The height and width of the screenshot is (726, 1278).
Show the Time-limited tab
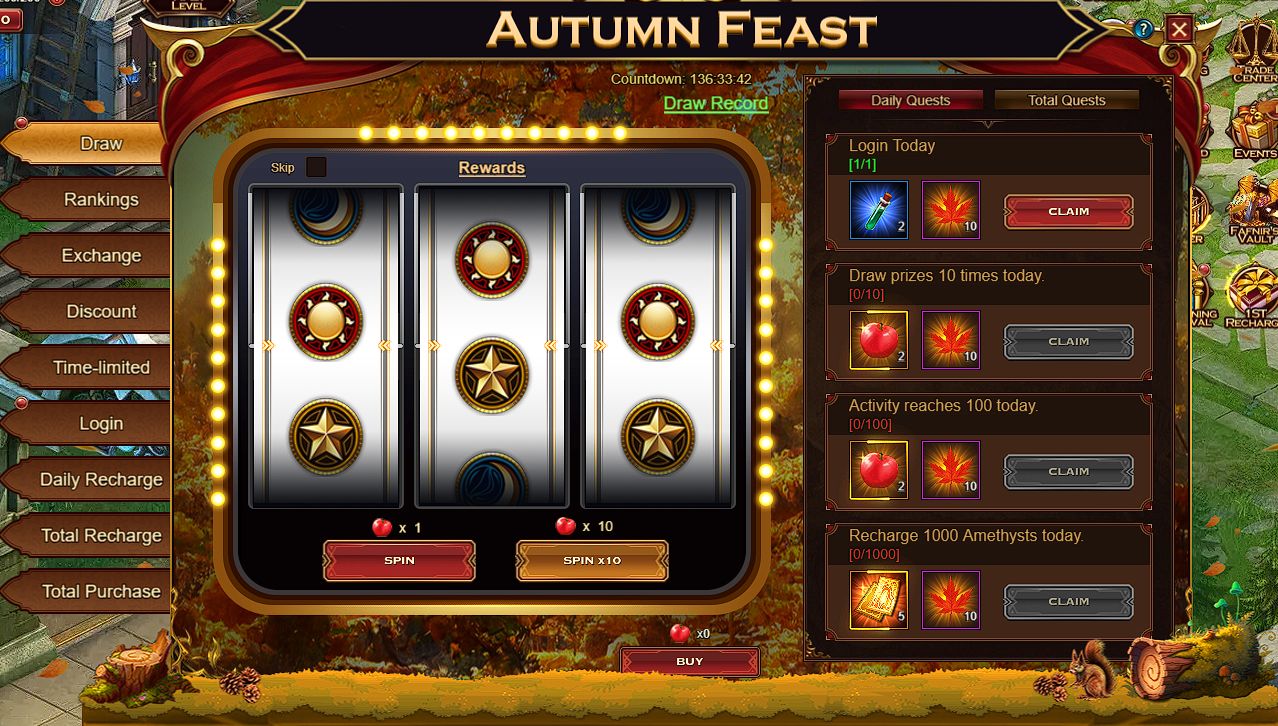(100, 368)
